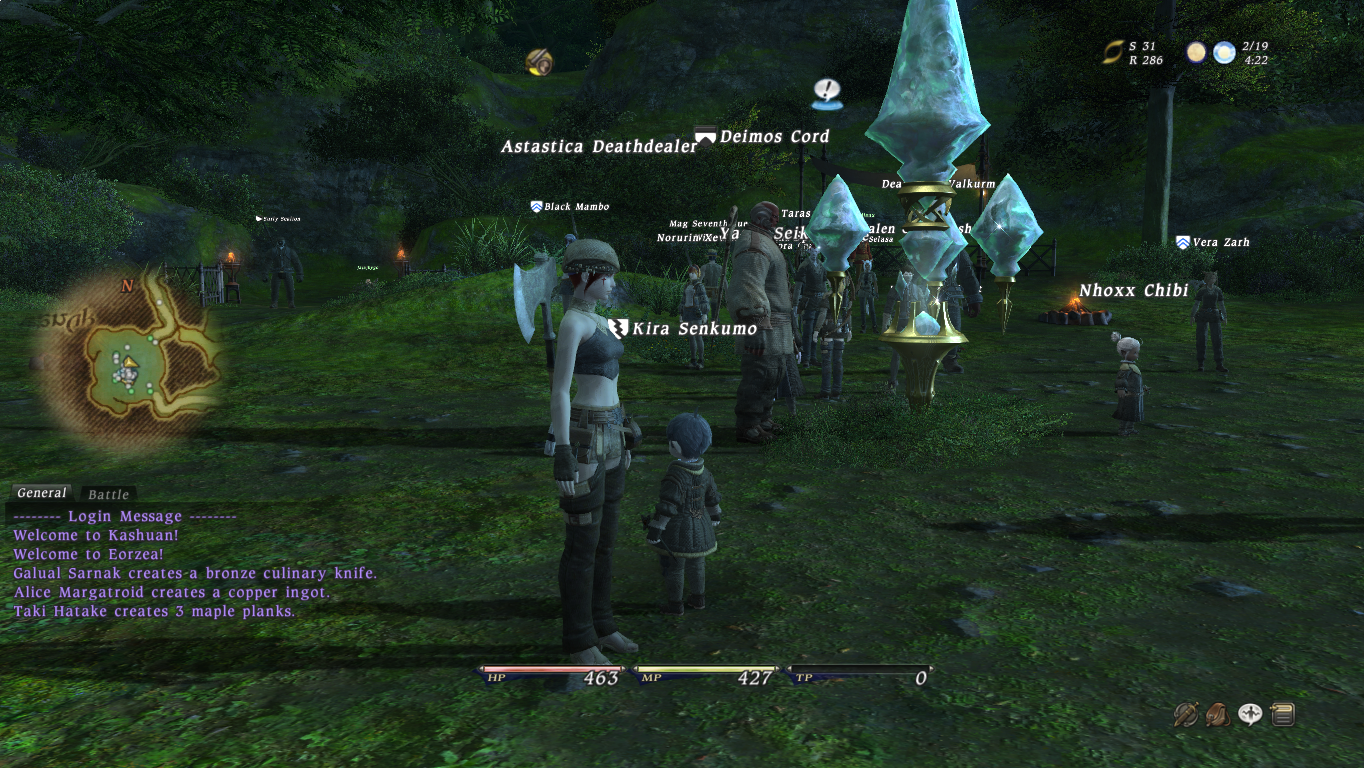
Task: Open the sword and shield menu icon
Action: pyautogui.click(x=1186, y=714)
